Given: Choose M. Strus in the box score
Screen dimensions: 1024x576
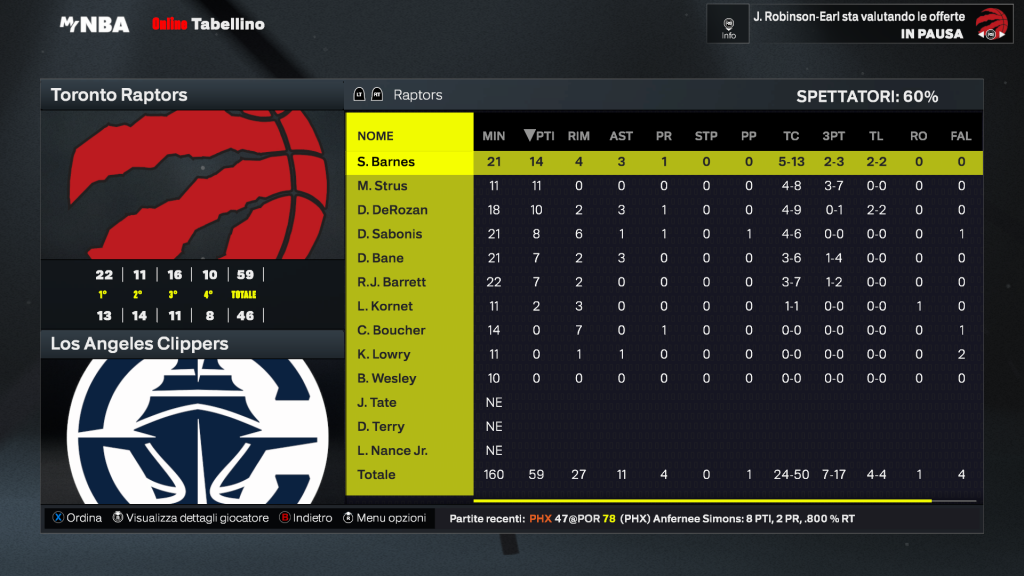Looking at the screenshot, I should (x=382, y=186).
